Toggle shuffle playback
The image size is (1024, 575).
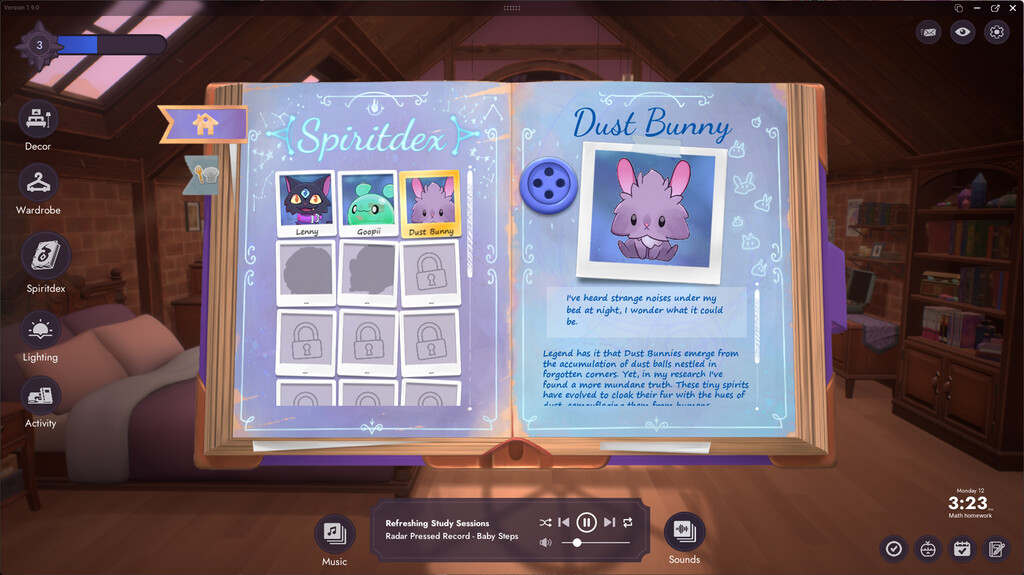pos(545,522)
